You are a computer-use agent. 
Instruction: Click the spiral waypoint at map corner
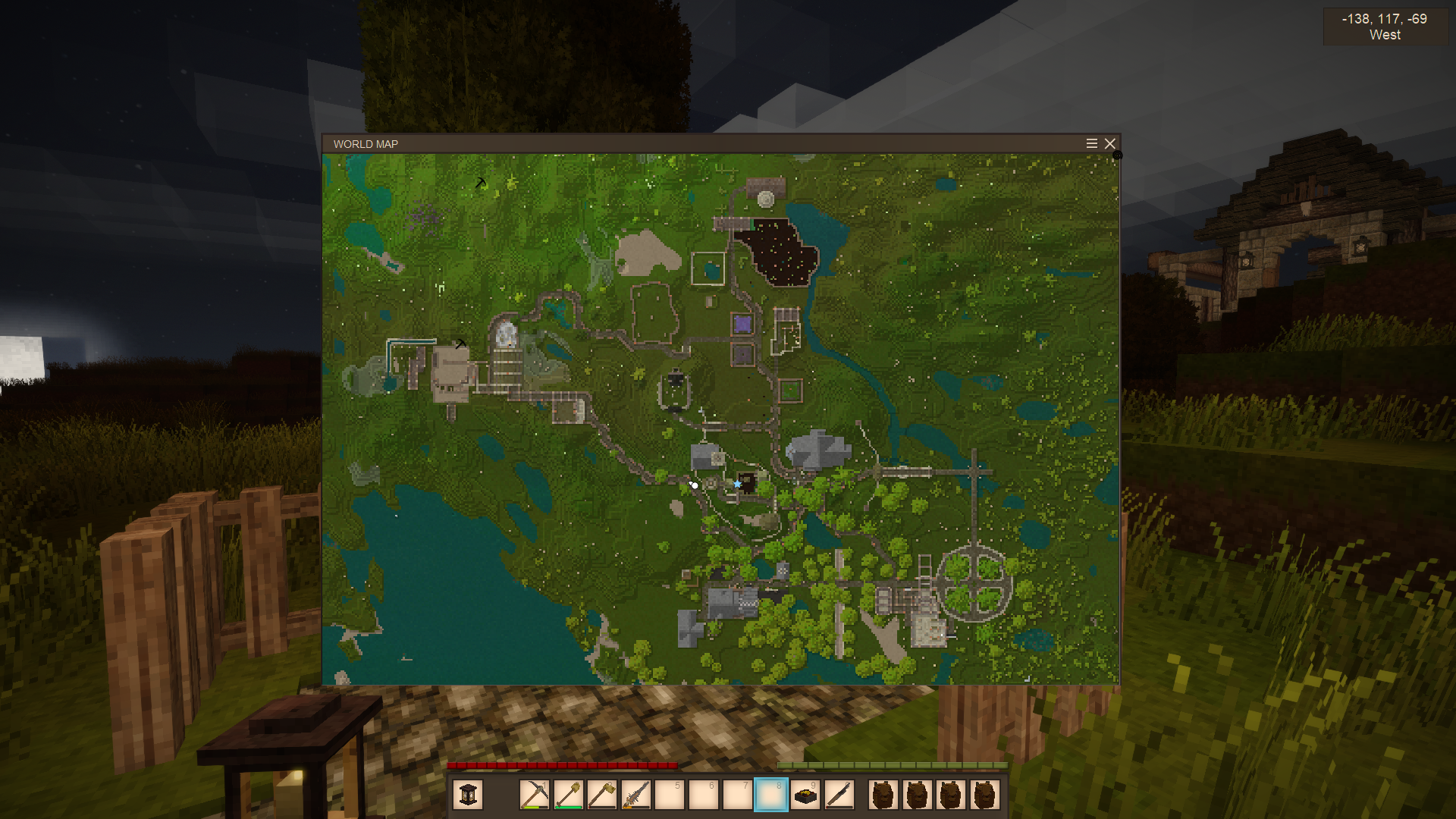[1117, 155]
